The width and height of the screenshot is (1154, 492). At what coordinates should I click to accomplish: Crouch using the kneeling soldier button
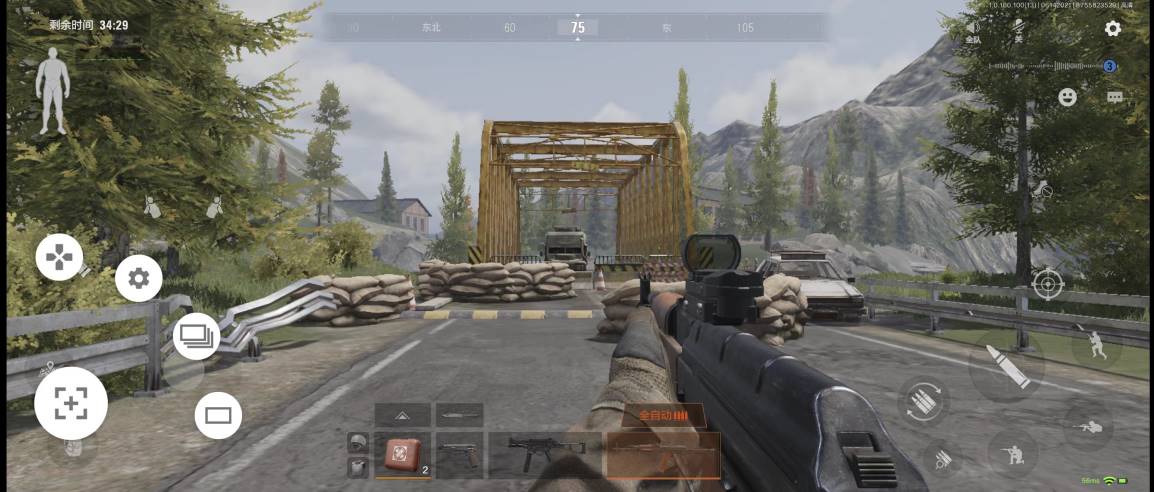[1011, 454]
